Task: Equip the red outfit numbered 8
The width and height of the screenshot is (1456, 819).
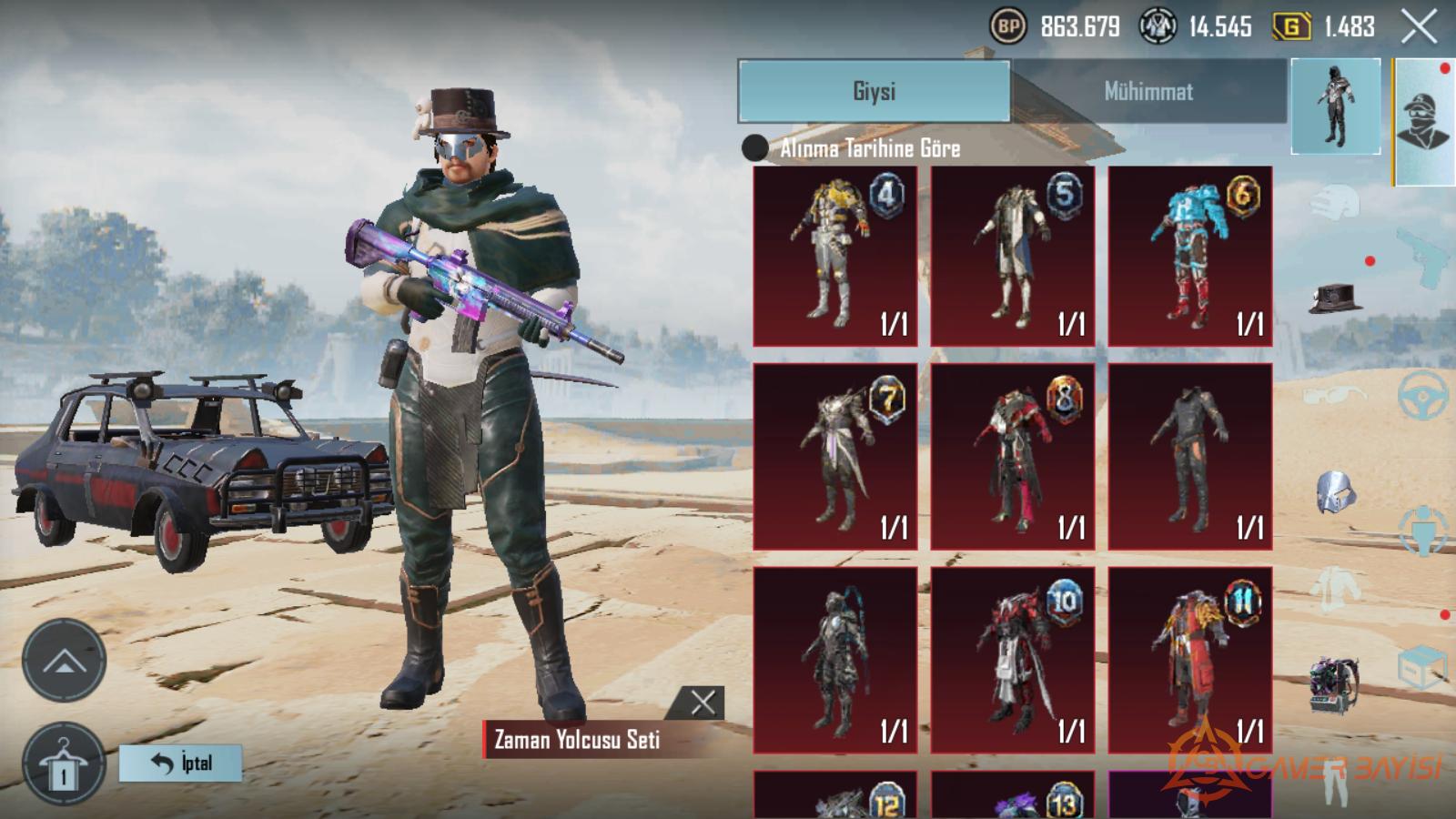Action: tap(1013, 457)
